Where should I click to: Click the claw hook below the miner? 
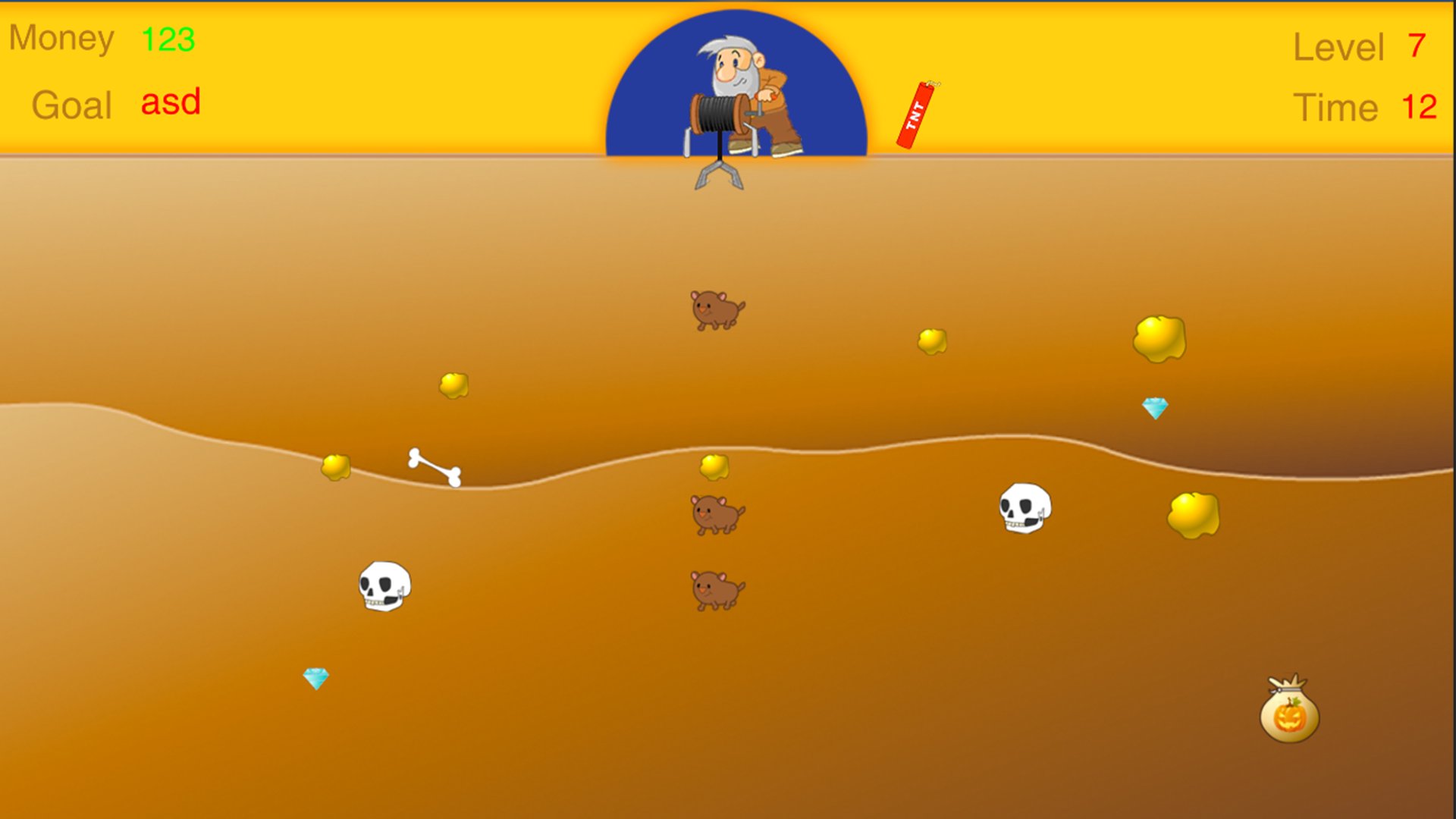pyautogui.click(x=720, y=176)
